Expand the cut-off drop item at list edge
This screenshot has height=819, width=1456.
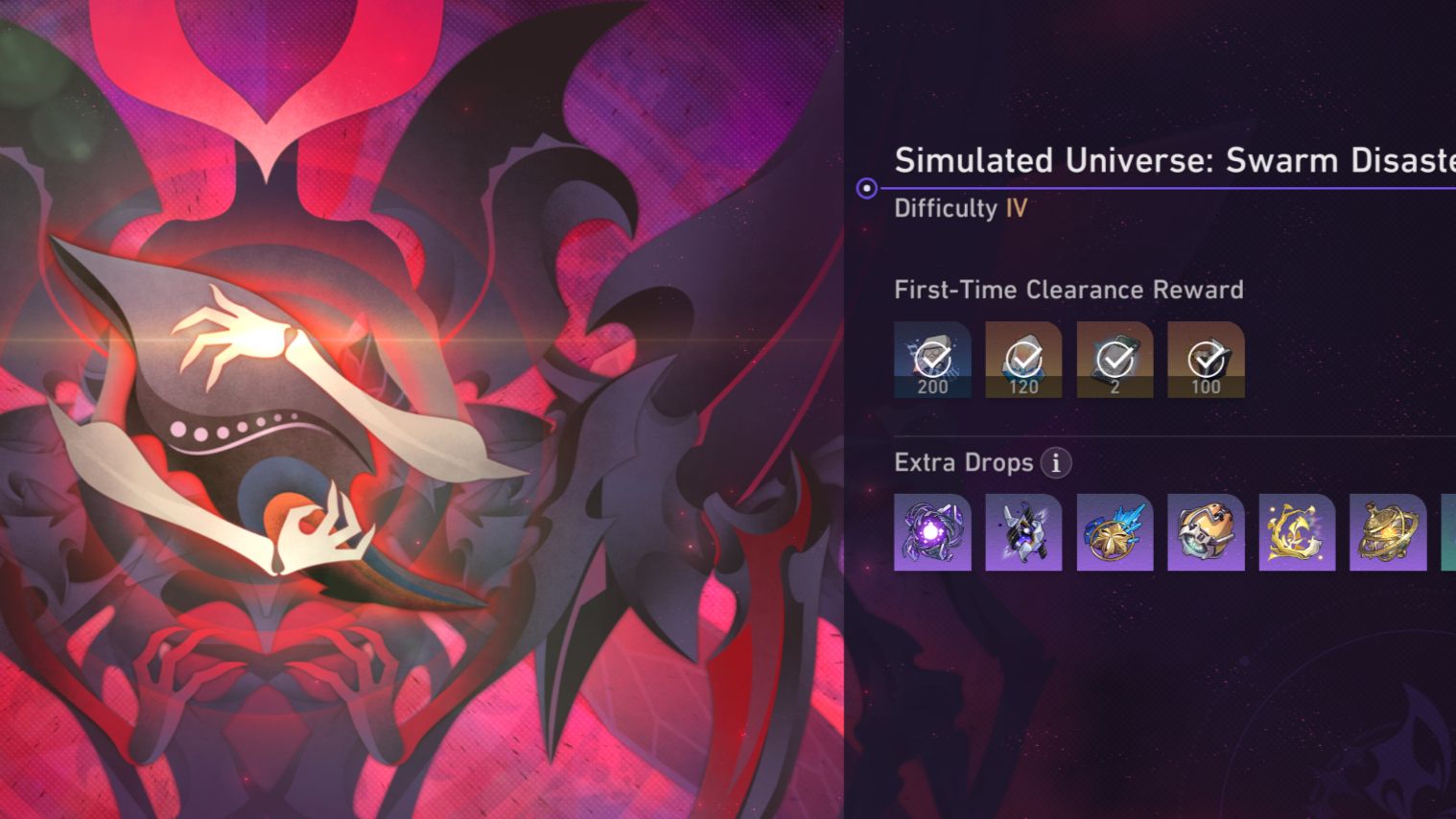1448,533
